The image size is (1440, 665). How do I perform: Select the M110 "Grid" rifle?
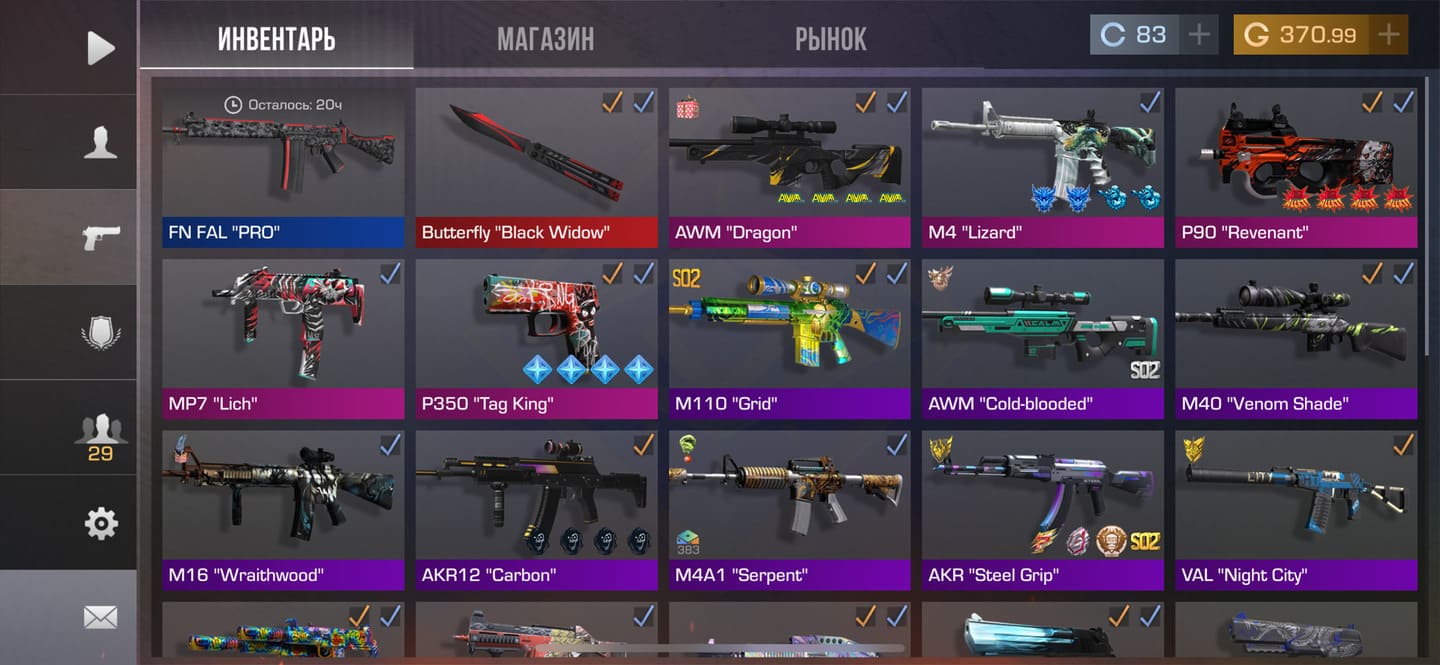coord(790,337)
